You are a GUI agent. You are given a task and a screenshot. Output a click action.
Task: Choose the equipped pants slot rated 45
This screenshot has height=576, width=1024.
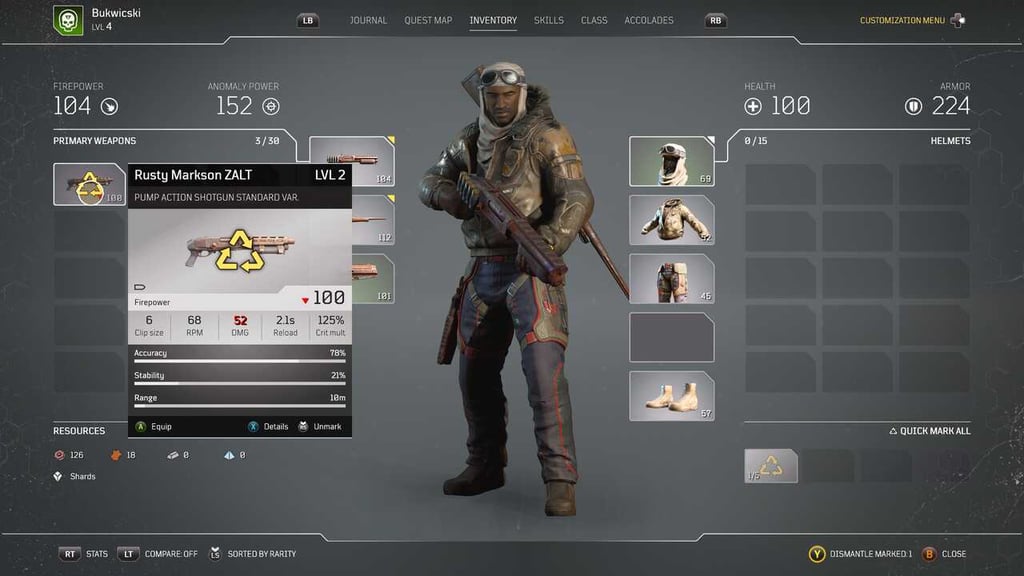[671, 279]
